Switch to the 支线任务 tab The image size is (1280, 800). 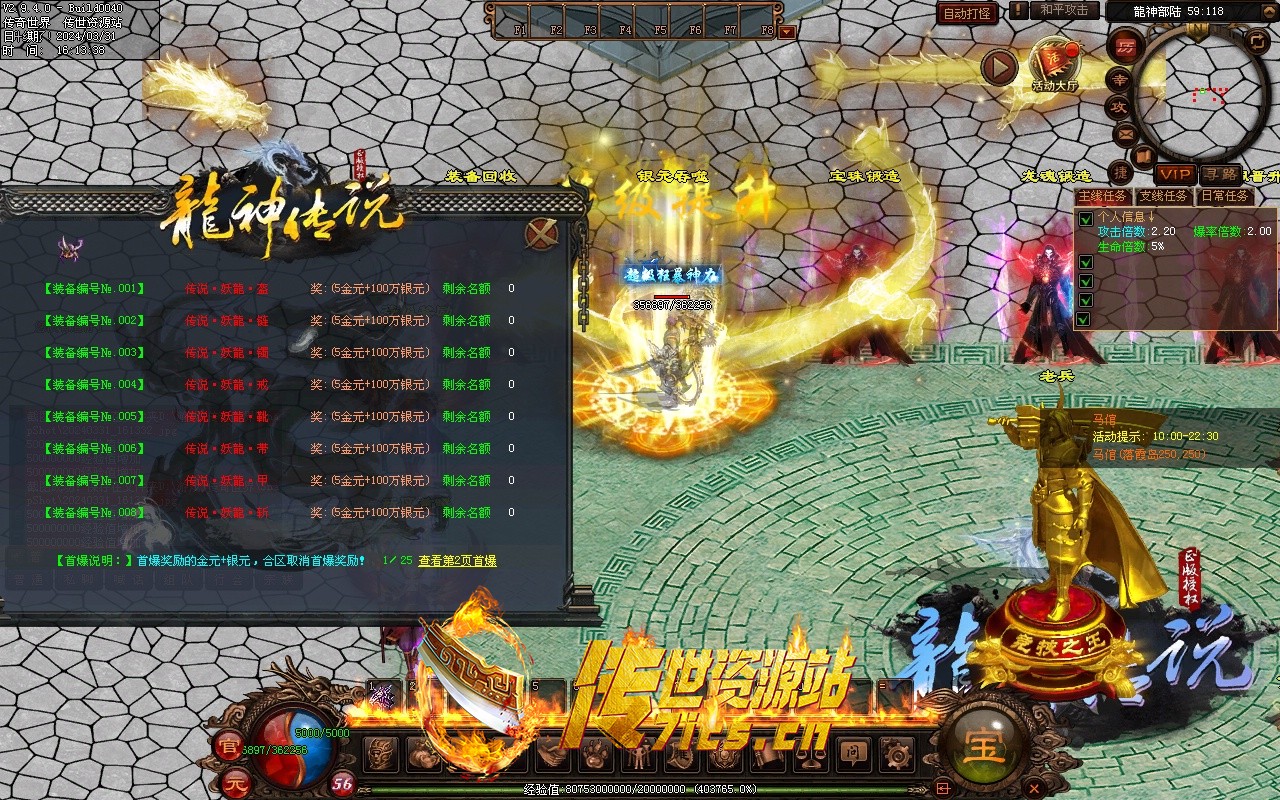(x=1164, y=196)
